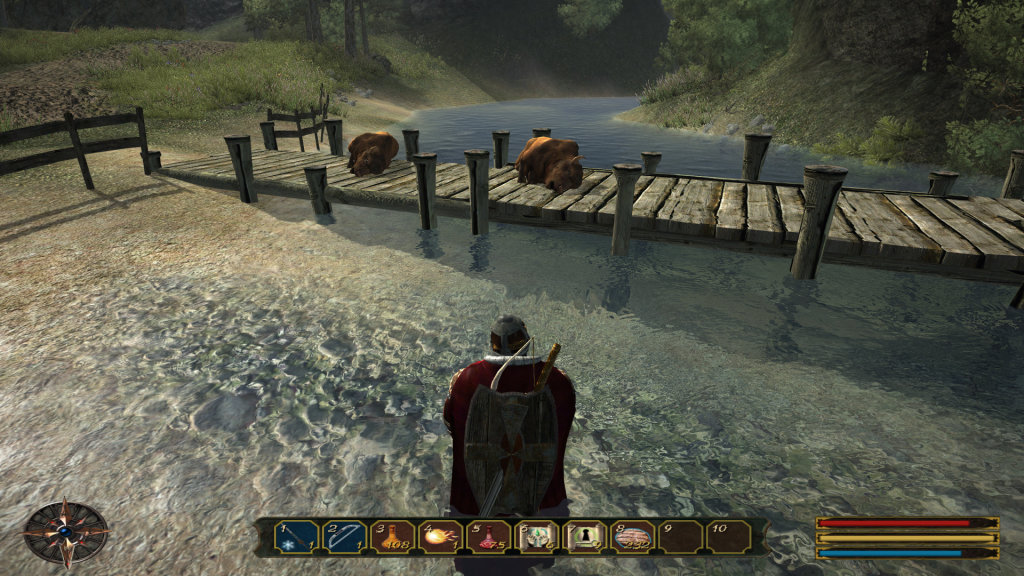Image resolution: width=1024 pixels, height=576 pixels.
Task: Select the keyhole scroll in slot 7
Action: pos(584,537)
